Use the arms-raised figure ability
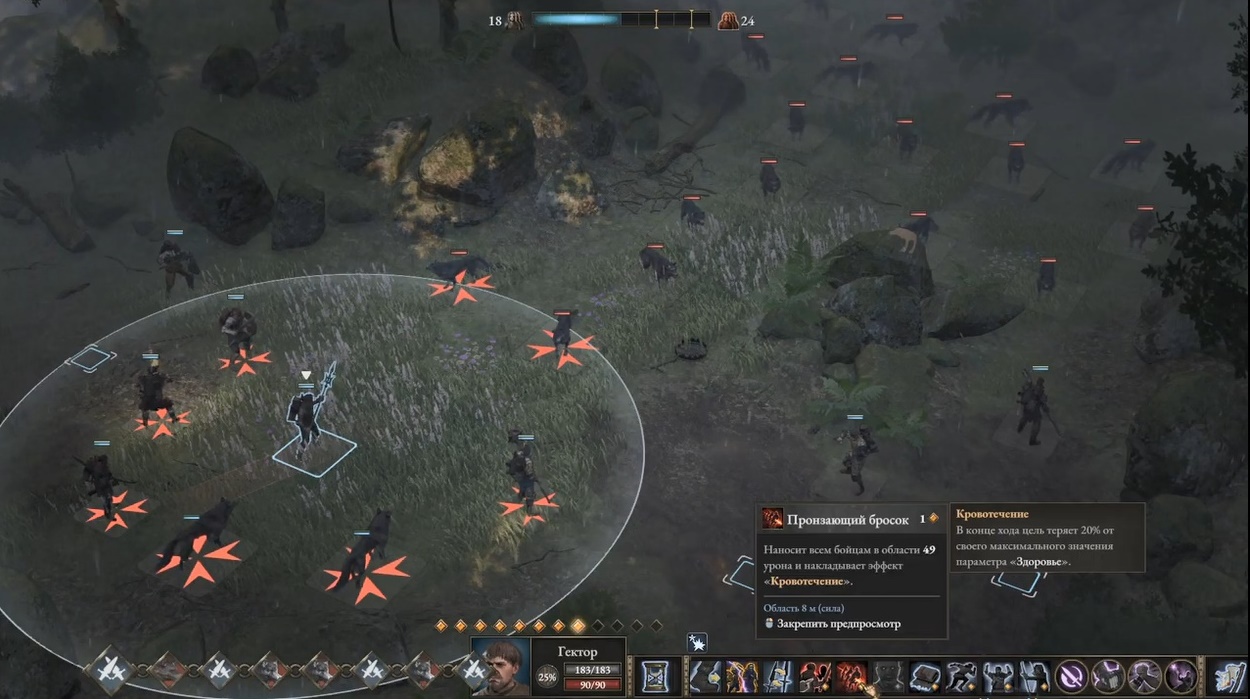 pyautogui.click(x=997, y=677)
